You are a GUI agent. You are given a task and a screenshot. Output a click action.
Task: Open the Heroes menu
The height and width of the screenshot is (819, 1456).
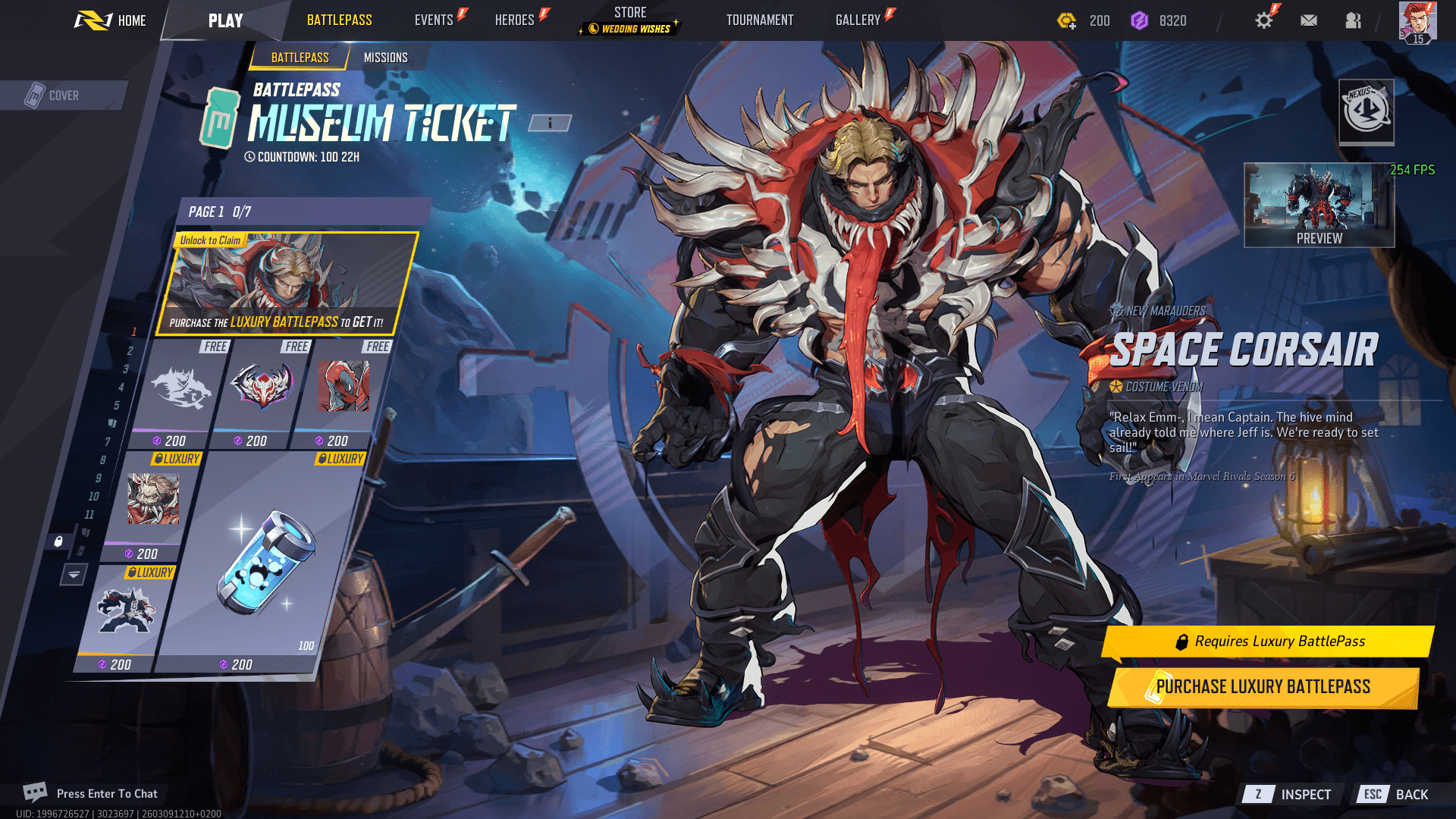(515, 20)
